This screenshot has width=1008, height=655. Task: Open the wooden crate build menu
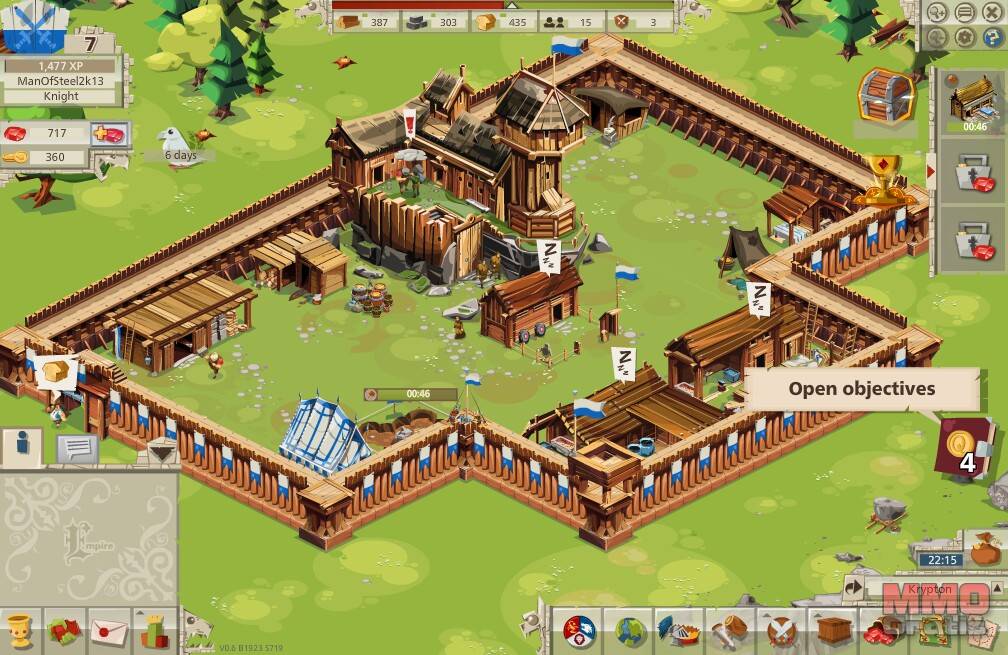[x=833, y=631]
